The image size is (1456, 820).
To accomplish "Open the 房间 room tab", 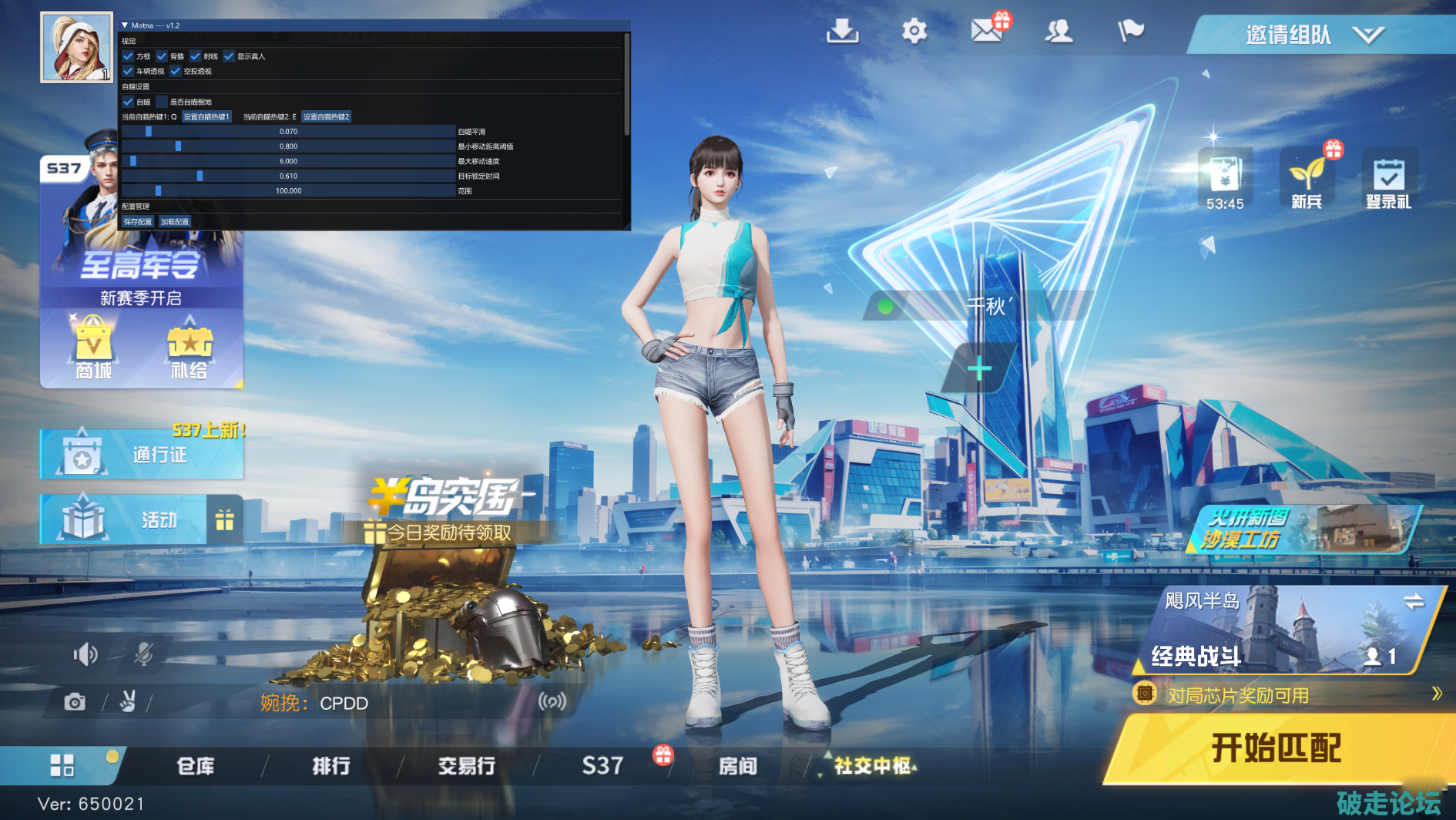I will (737, 766).
